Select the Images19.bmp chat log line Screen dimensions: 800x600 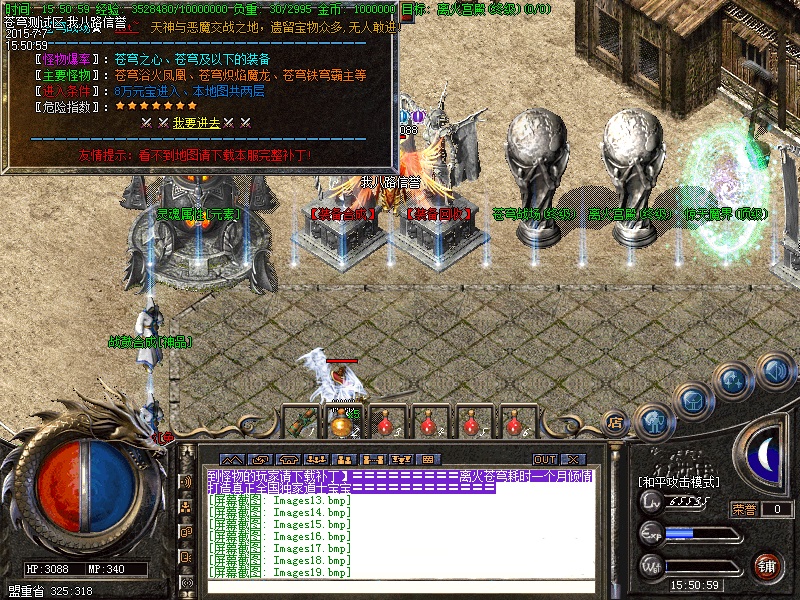pyautogui.click(x=280, y=573)
